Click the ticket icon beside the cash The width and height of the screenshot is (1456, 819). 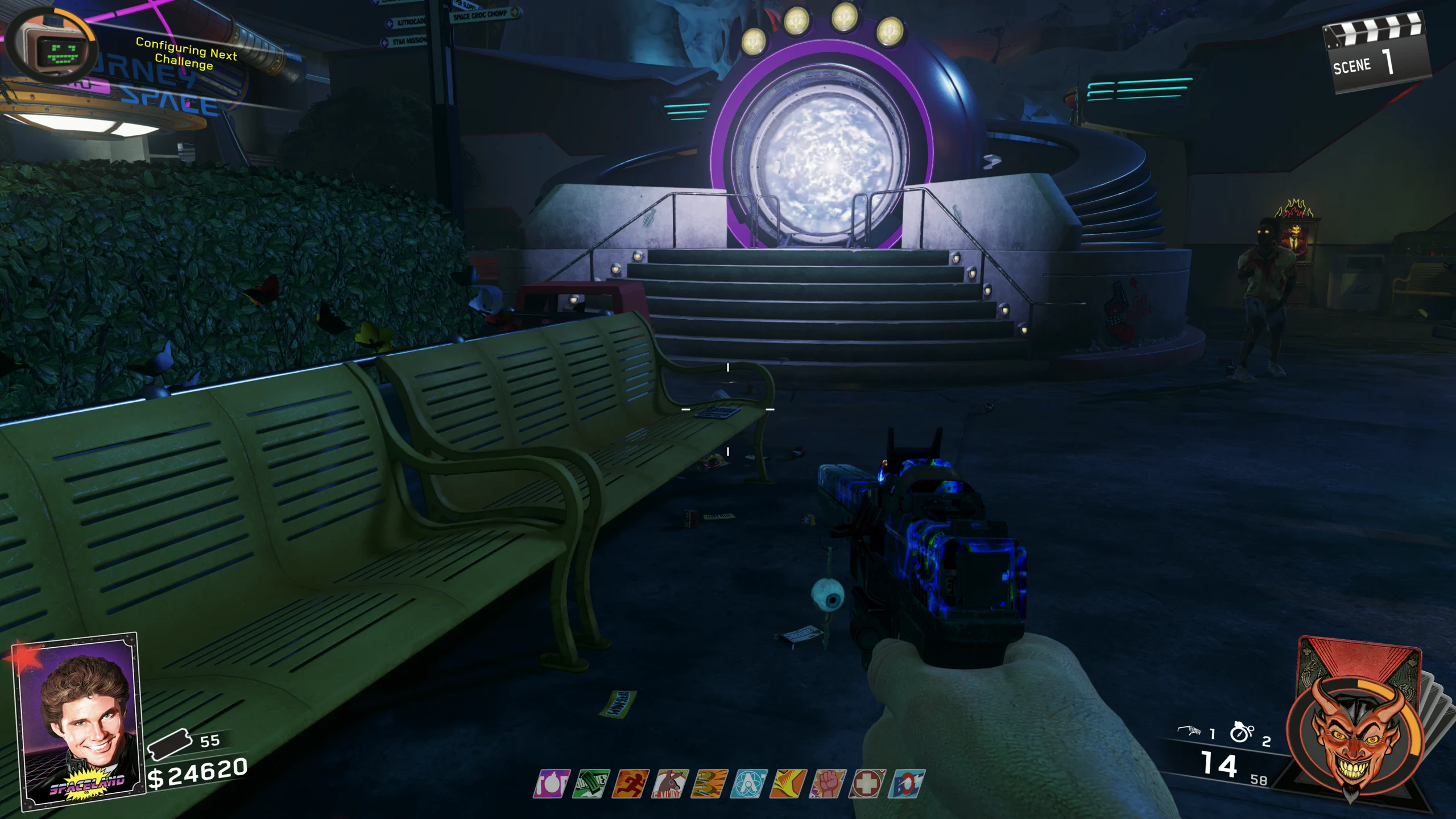(x=169, y=744)
